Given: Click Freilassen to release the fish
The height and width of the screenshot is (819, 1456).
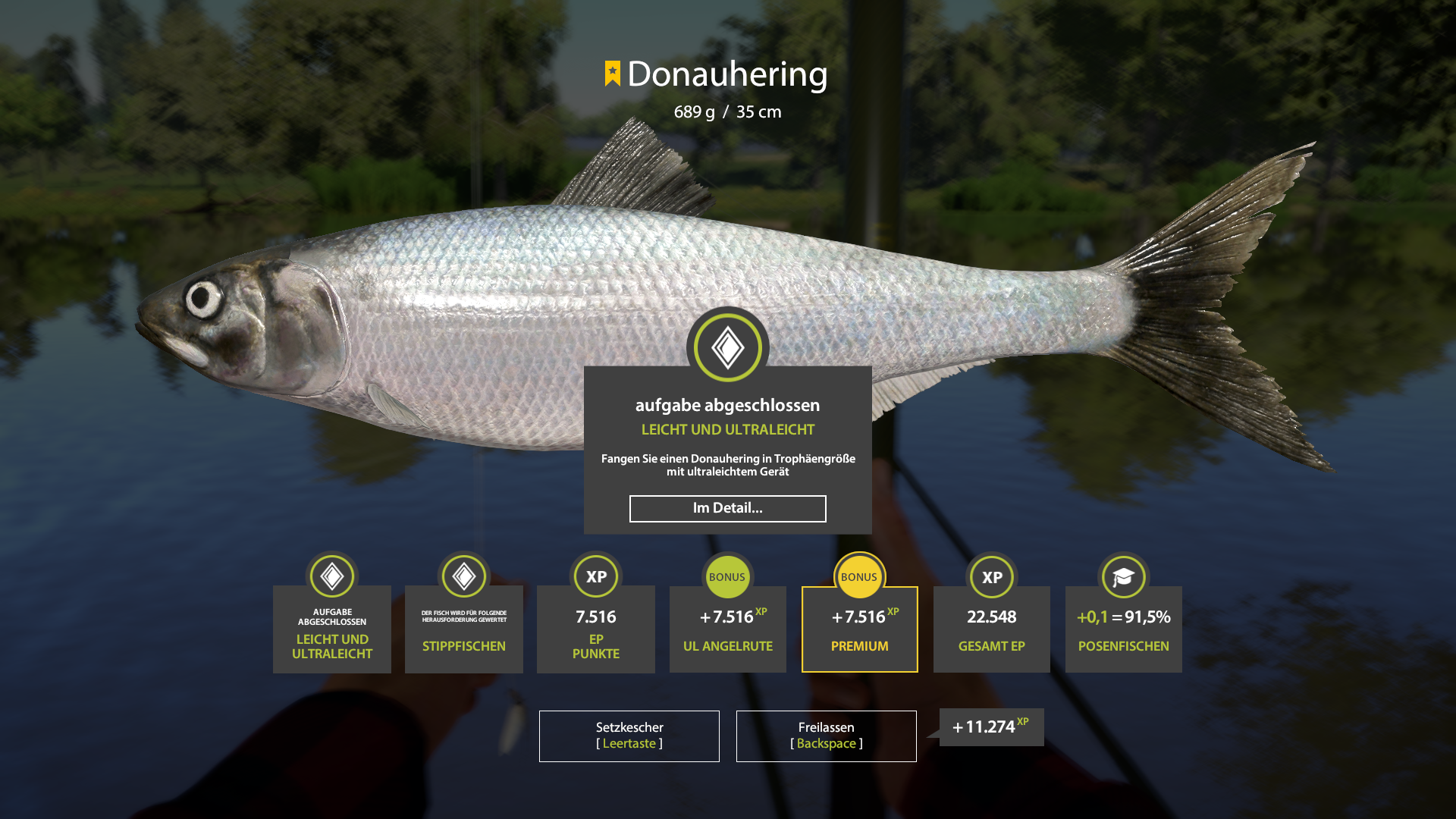Looking at the screenshot, I should pyautogui.click(x=826, y=736).
